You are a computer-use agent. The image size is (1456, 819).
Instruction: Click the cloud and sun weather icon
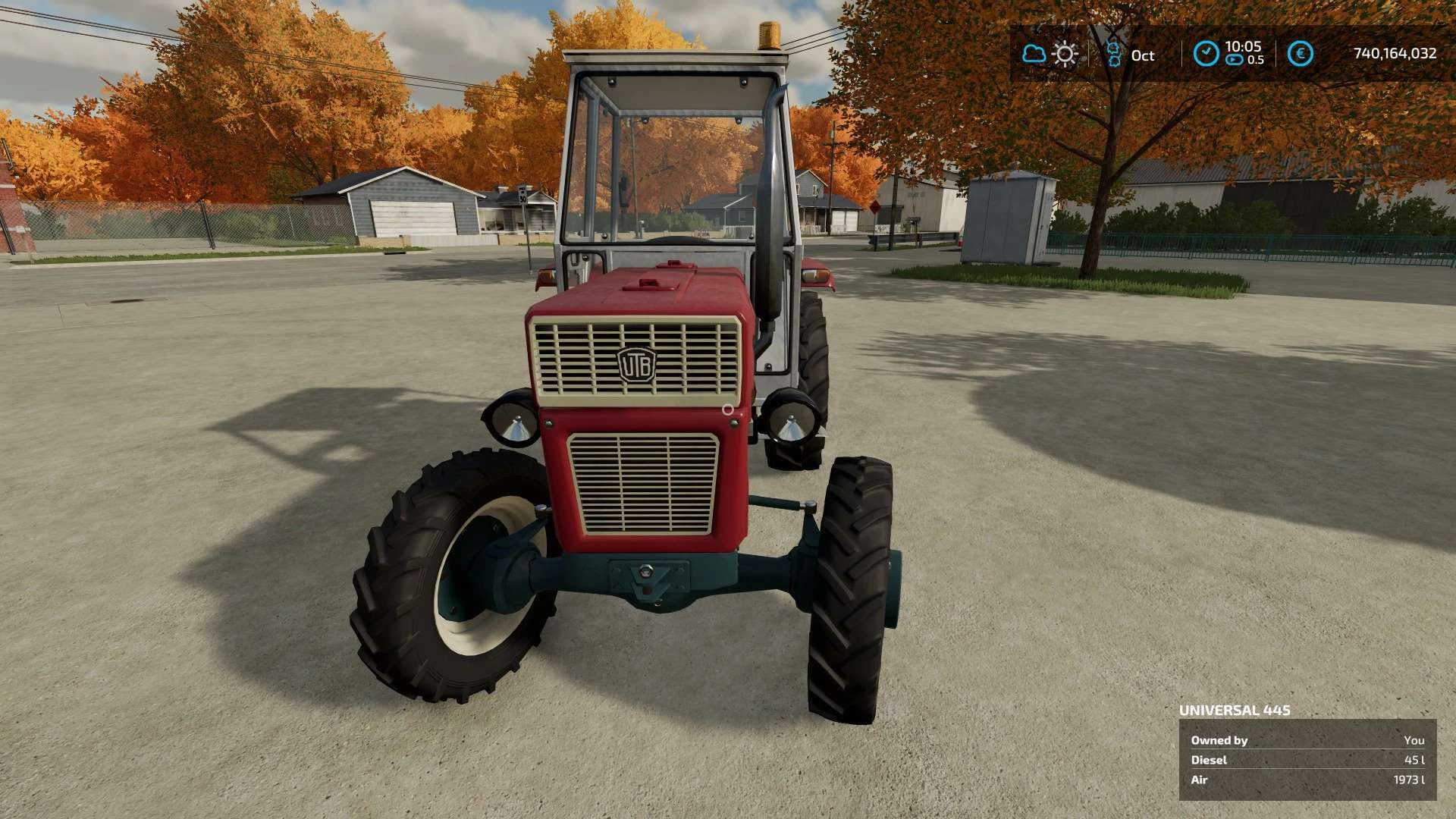pyautogui.click(x=1050, y=54)
